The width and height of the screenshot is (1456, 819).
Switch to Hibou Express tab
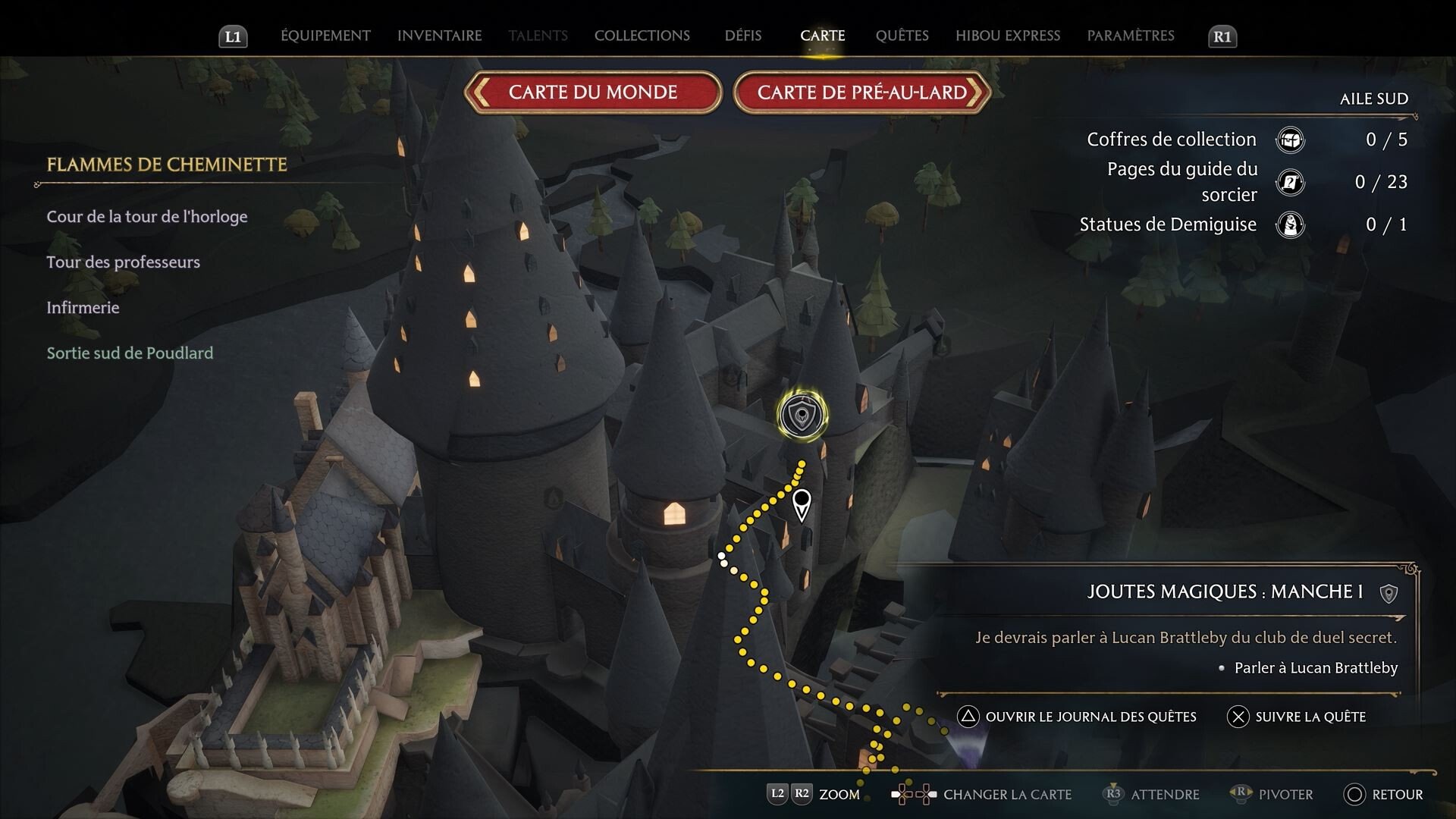click(x=1007, y=36)
